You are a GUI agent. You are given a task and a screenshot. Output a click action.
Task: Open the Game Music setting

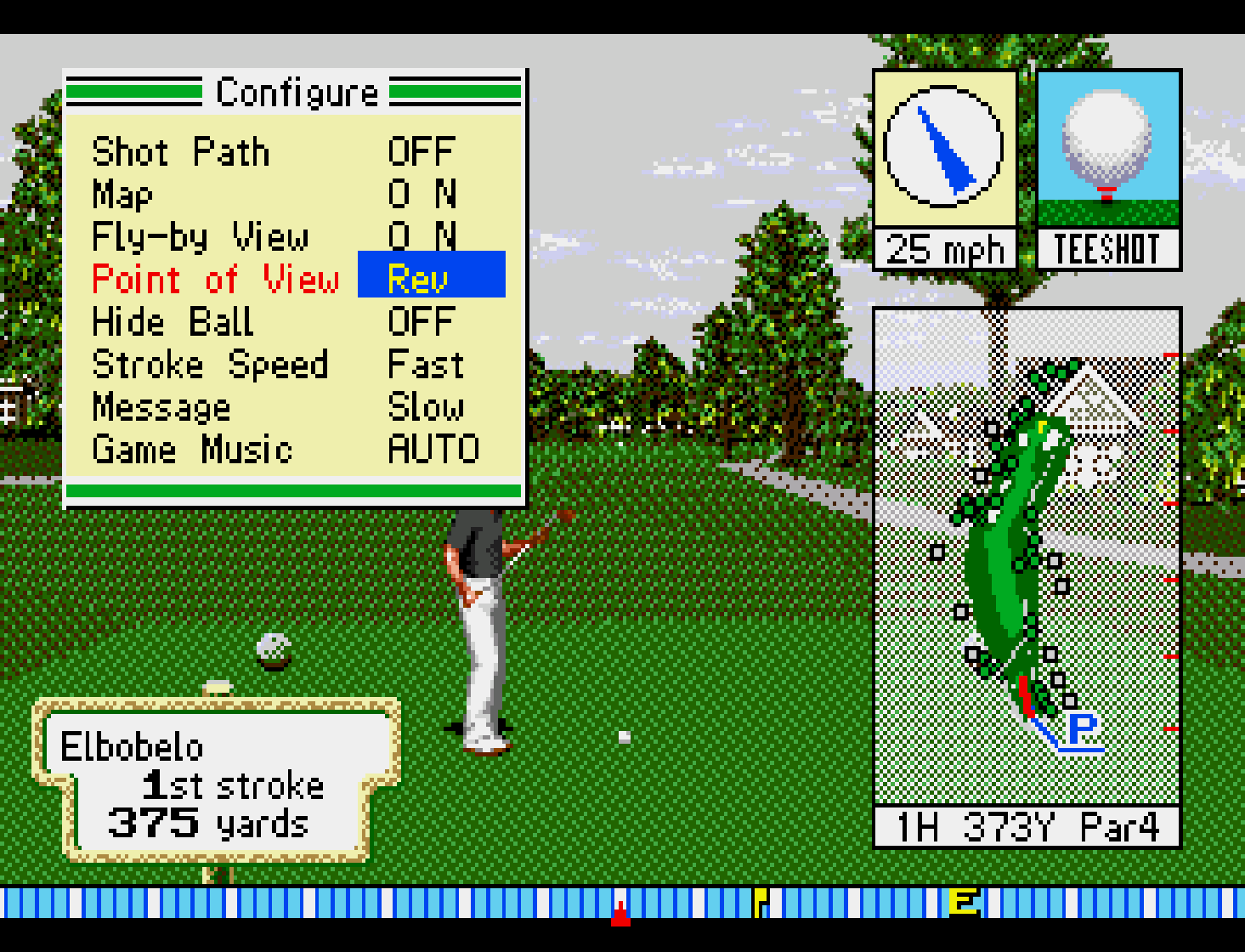click(x=192, y=450)
